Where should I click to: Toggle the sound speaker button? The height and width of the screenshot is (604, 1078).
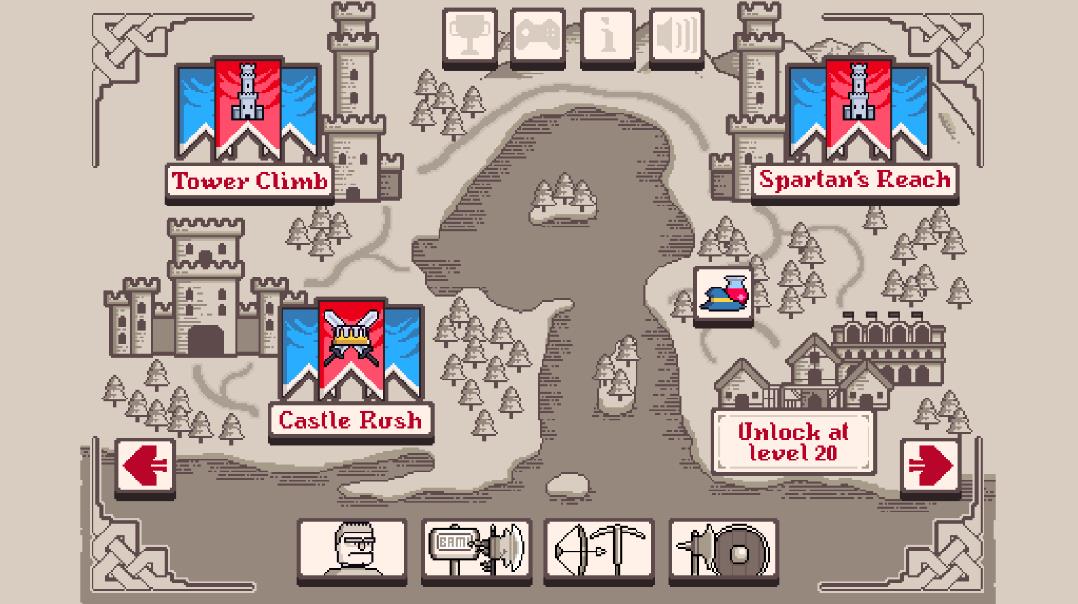click(676, 37)
